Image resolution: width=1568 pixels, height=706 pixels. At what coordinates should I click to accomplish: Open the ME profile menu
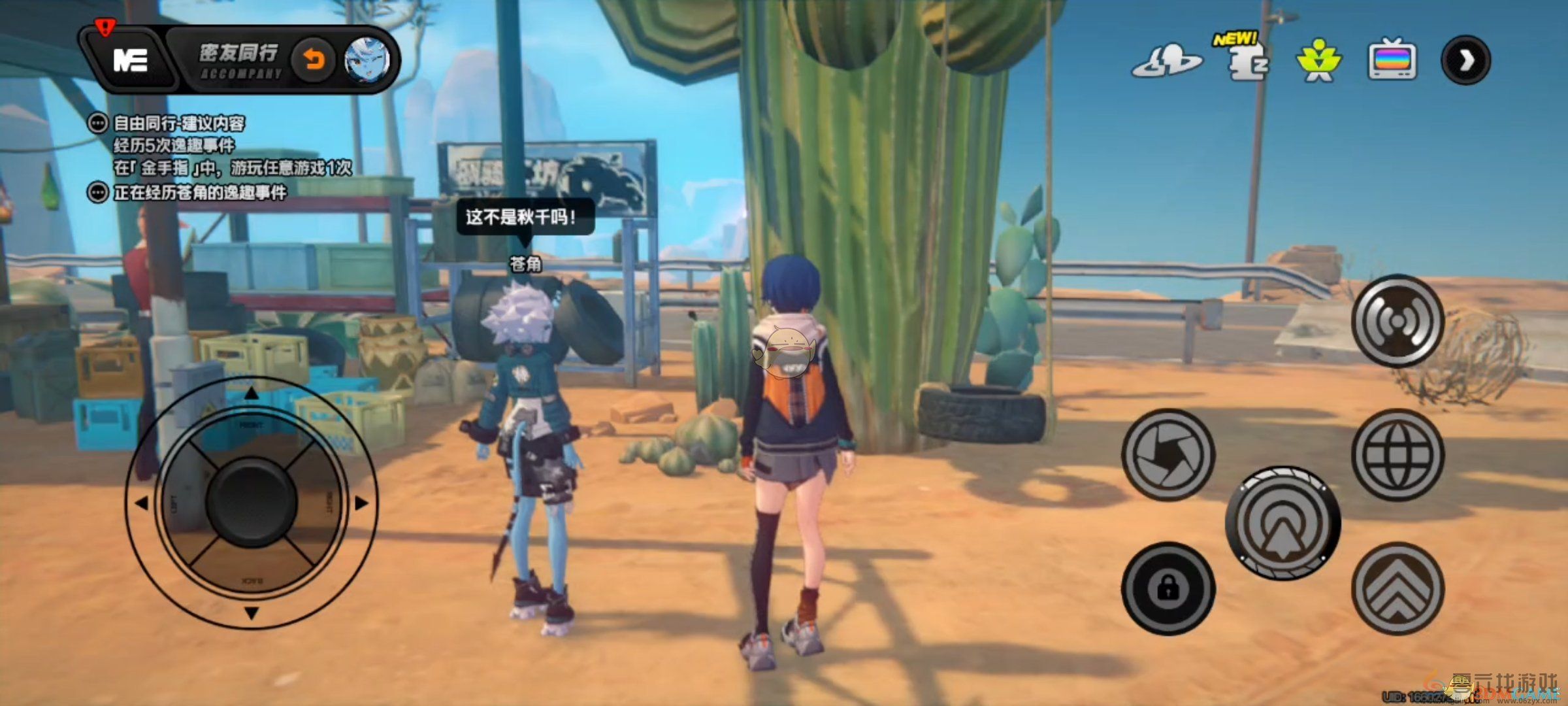[131, 60]
